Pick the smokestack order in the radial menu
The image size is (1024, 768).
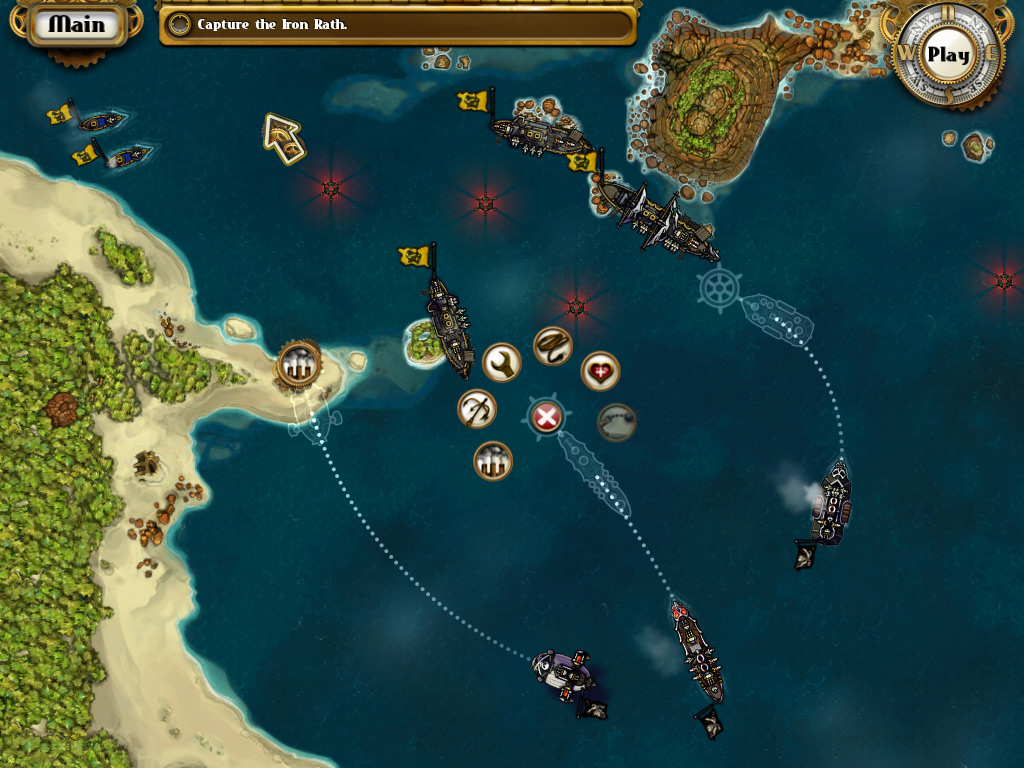click(x=493, y=461)
